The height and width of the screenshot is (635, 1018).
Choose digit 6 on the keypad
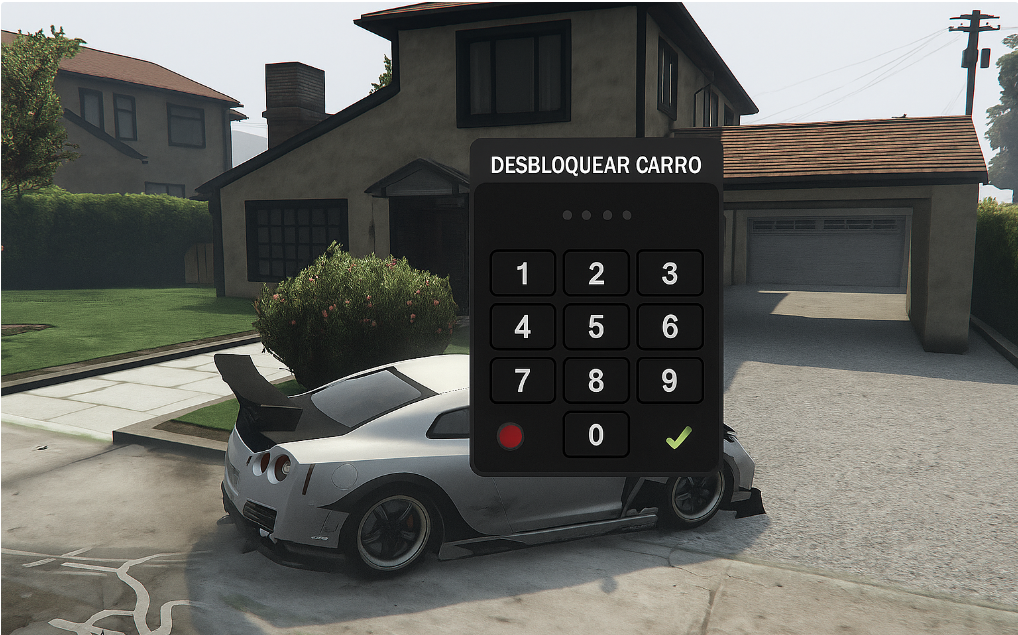(670, 327)
